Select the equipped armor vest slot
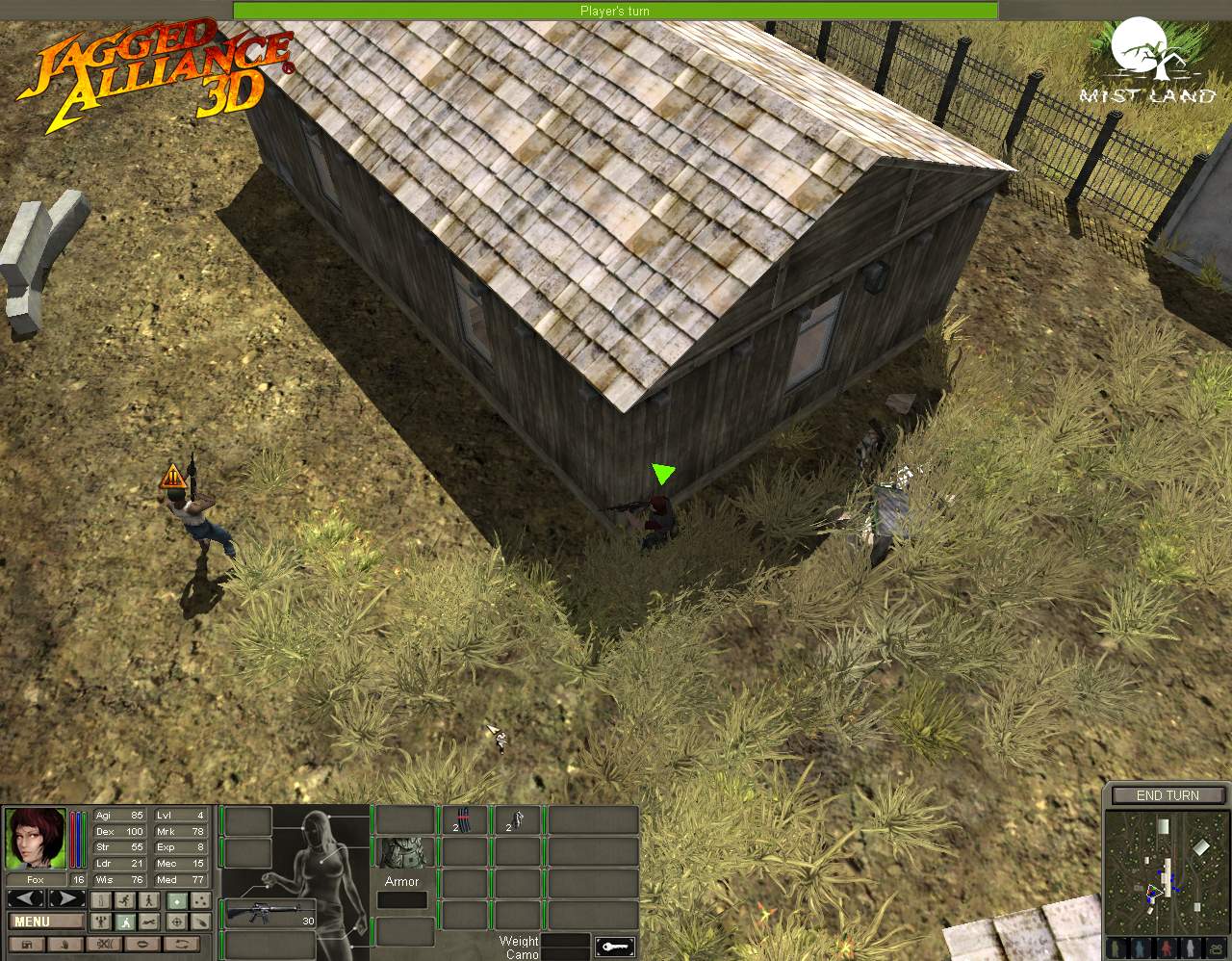The width and height of the screenshot is (1232, 961). coord(401,853)
